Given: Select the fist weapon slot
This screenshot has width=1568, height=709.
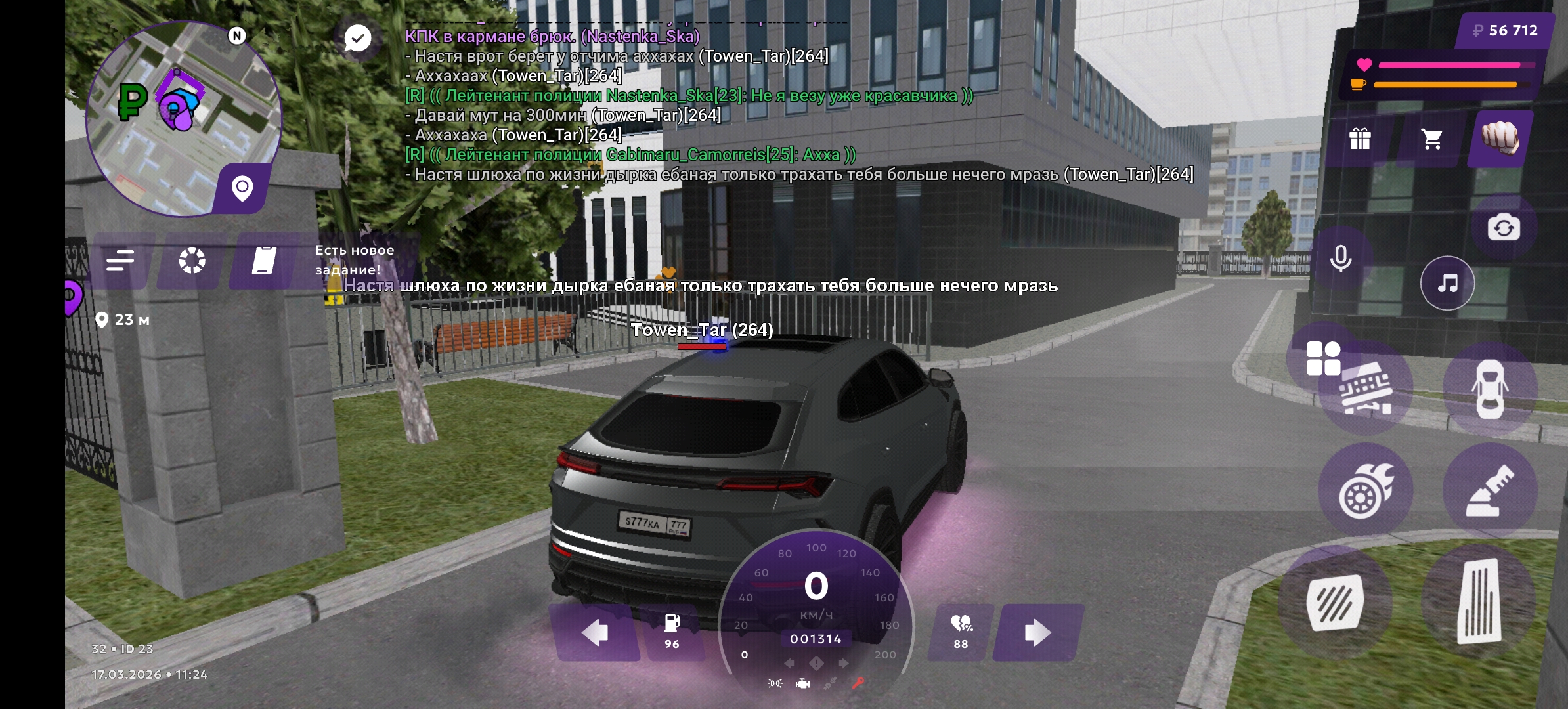Looking at the screenshot, I should (x=1501, y=138).
